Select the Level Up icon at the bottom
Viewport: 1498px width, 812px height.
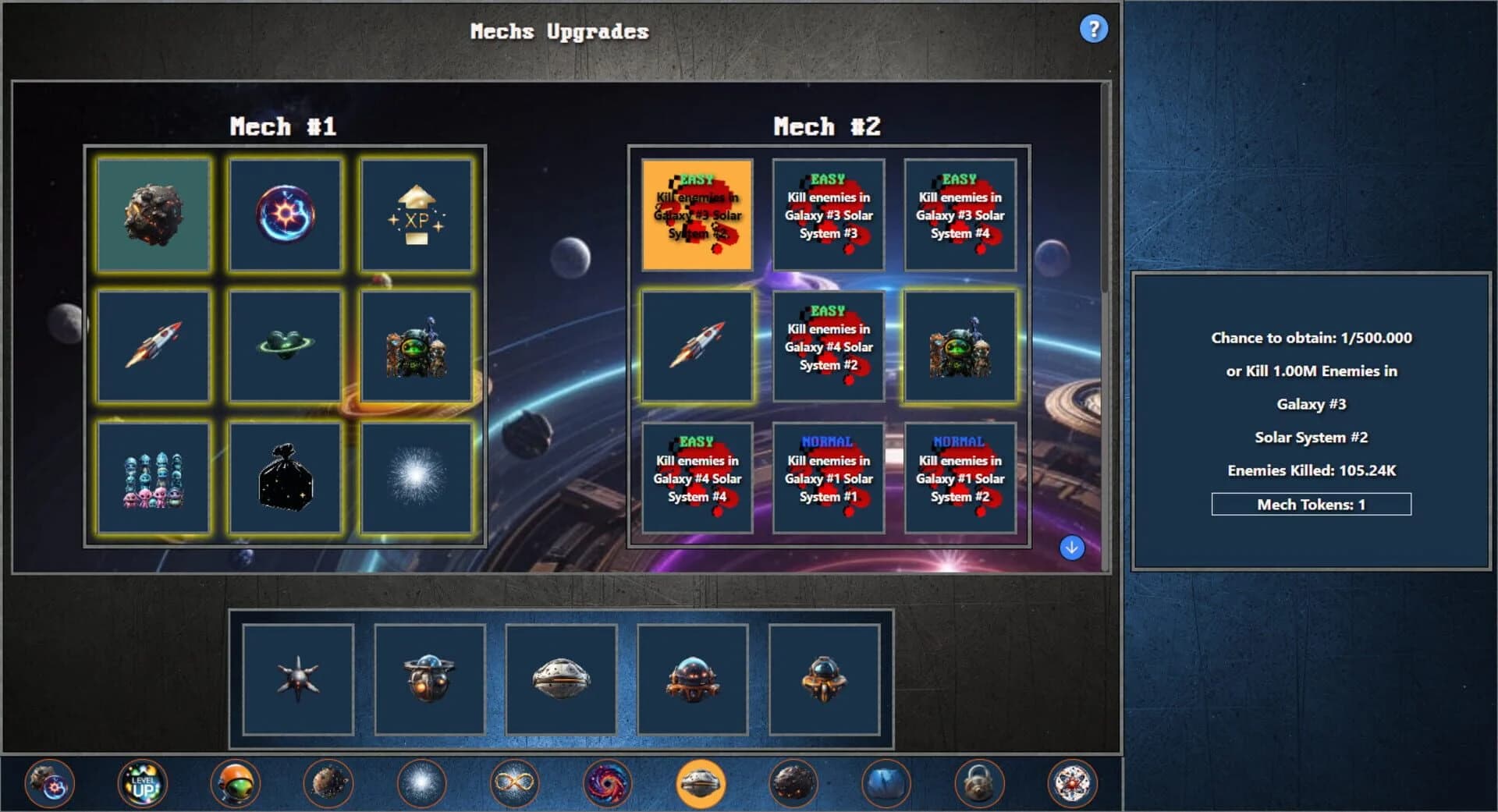pyautogui.click(x=142, y=784)
